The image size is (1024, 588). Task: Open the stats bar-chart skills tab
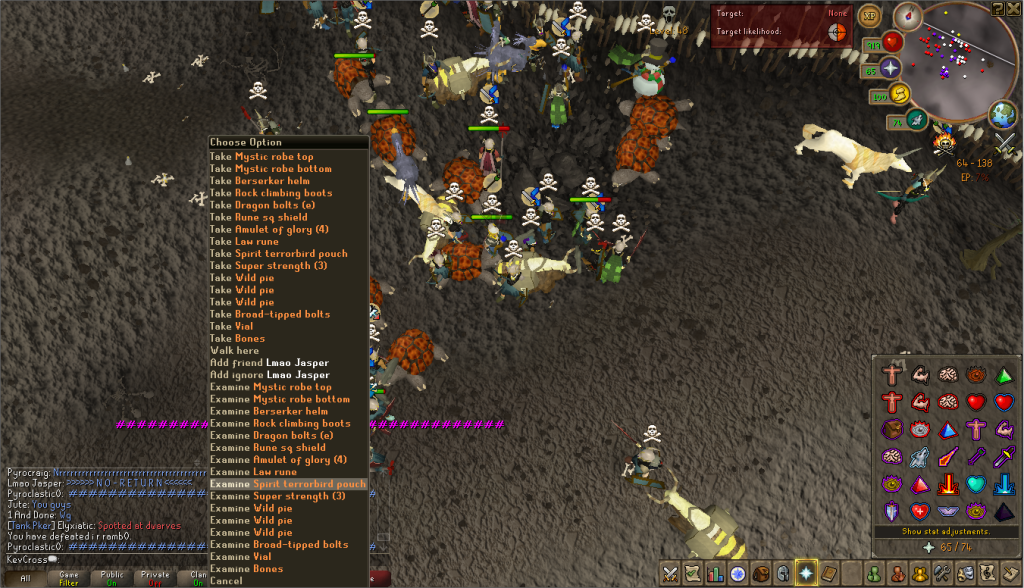(x=715, y=574)
